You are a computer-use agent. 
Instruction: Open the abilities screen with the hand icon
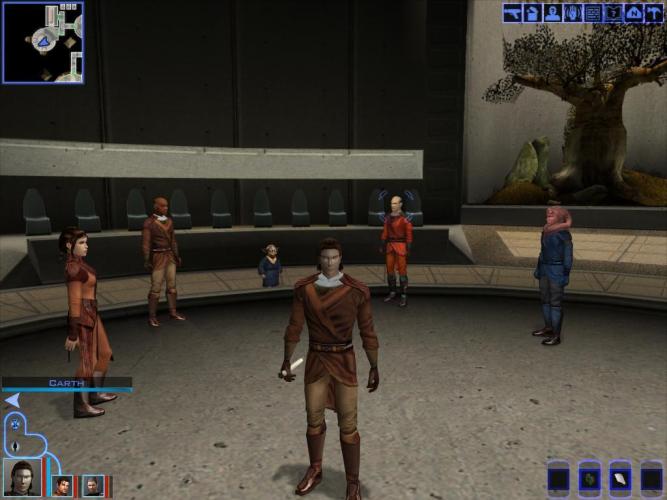573,13
